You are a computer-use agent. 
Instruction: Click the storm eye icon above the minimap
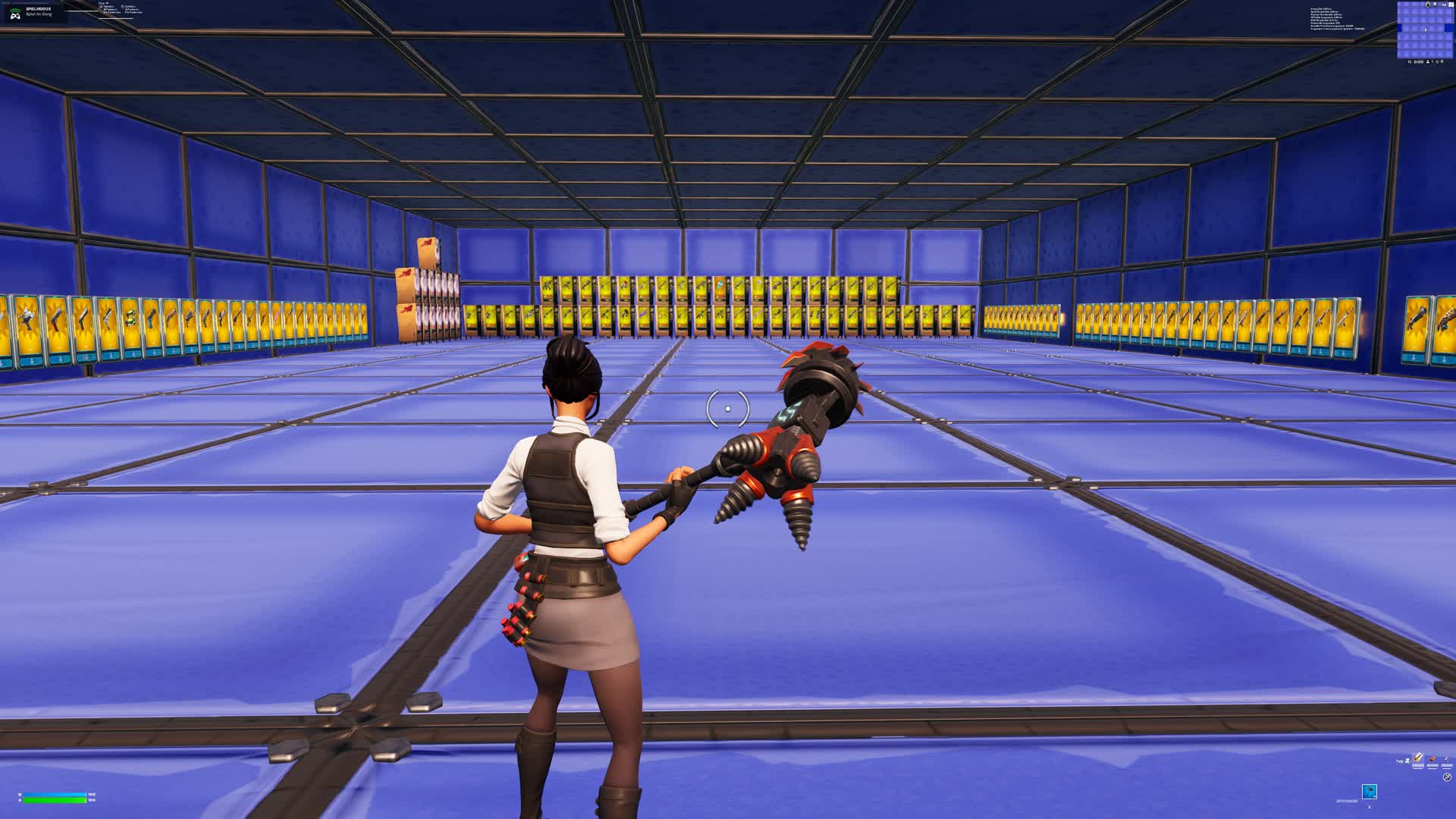click(1428, 5)
